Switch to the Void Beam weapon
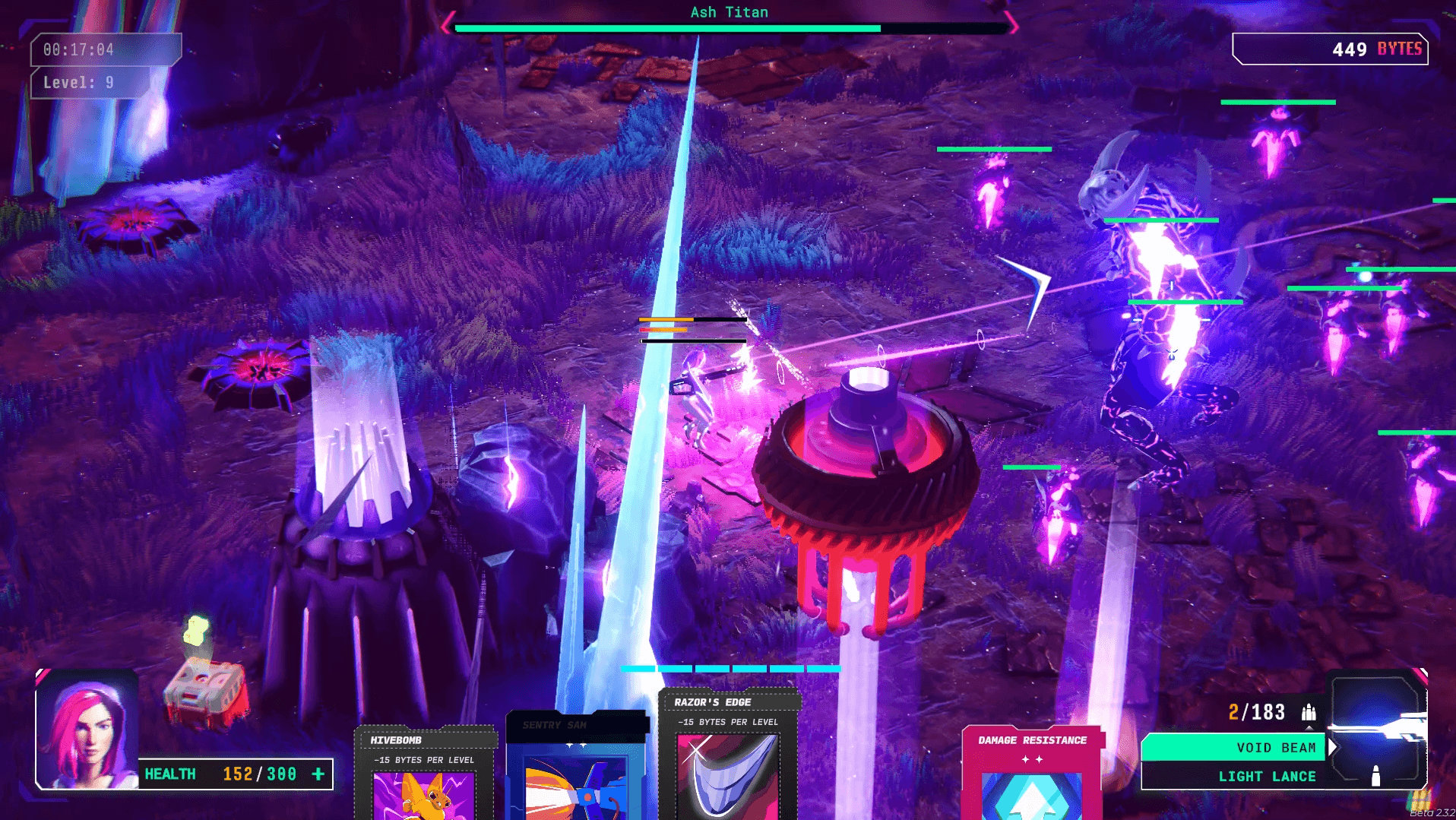Screen dimensions: 1456x820 (x=1234, y=748)
